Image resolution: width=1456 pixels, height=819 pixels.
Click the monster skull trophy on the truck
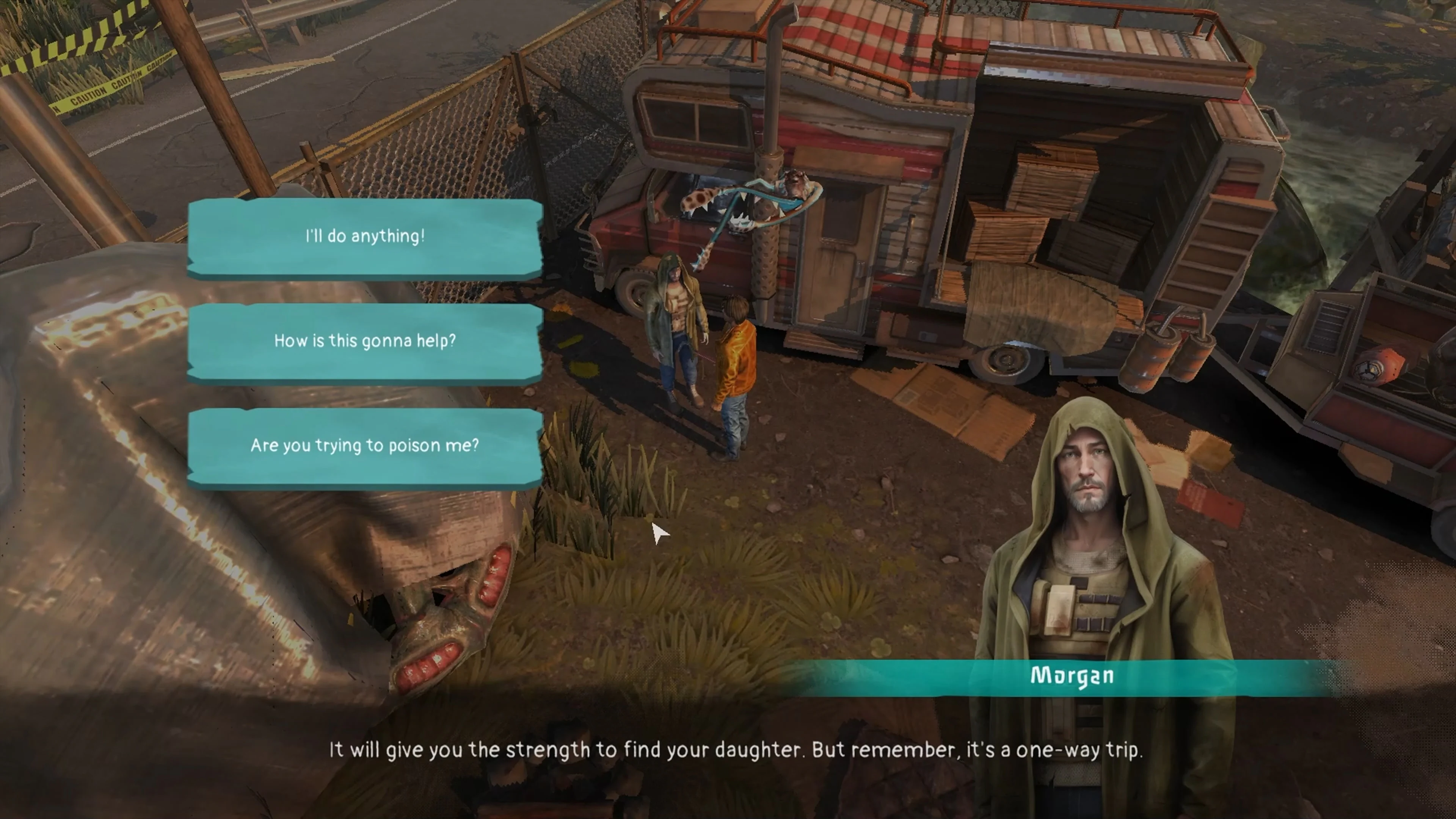coord(752,192)
